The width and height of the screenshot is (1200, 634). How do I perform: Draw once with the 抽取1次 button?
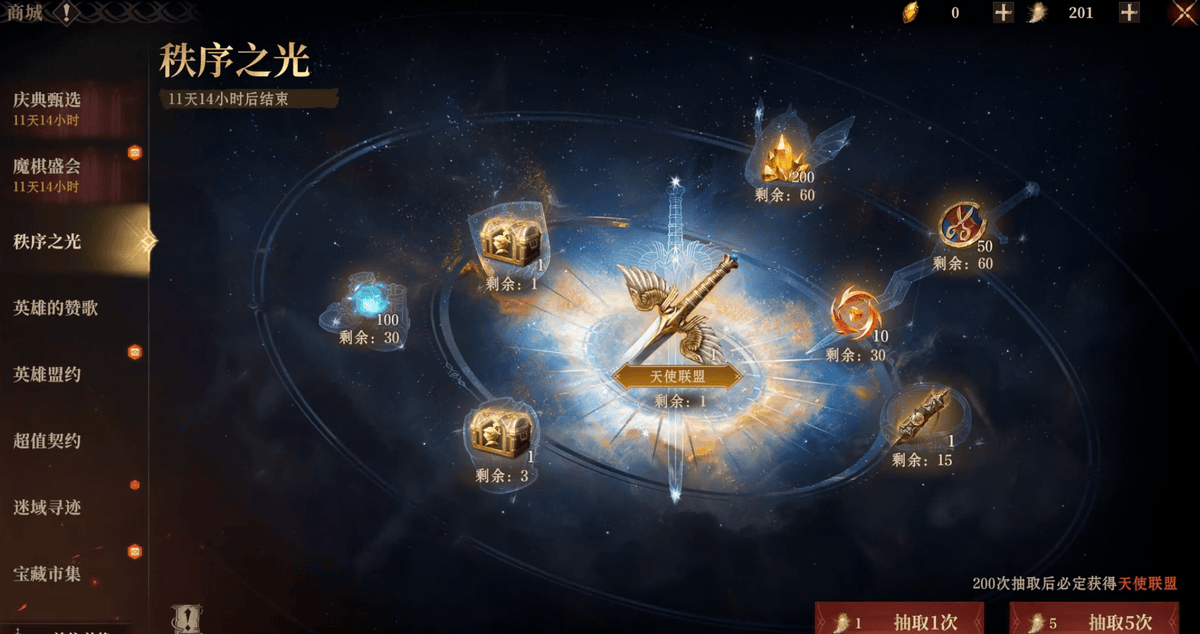pos(899,620)
